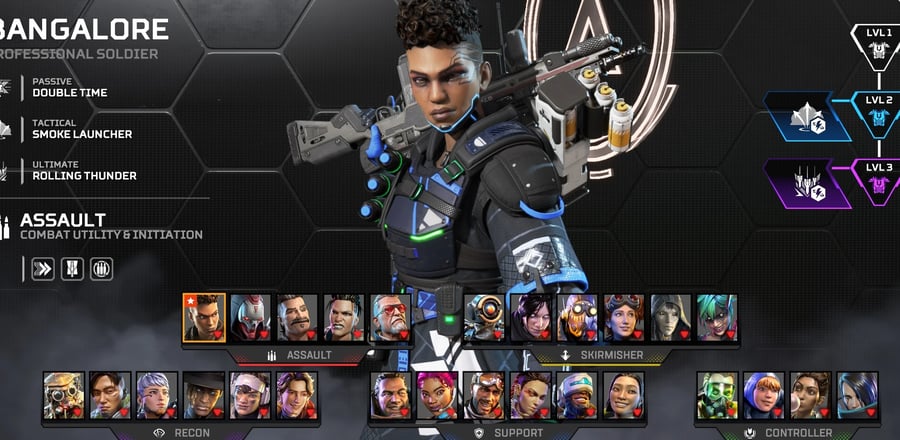Choose the Newcastle helmeted portrait
This screenshot has width=900, height=440.
coord(577,395)
